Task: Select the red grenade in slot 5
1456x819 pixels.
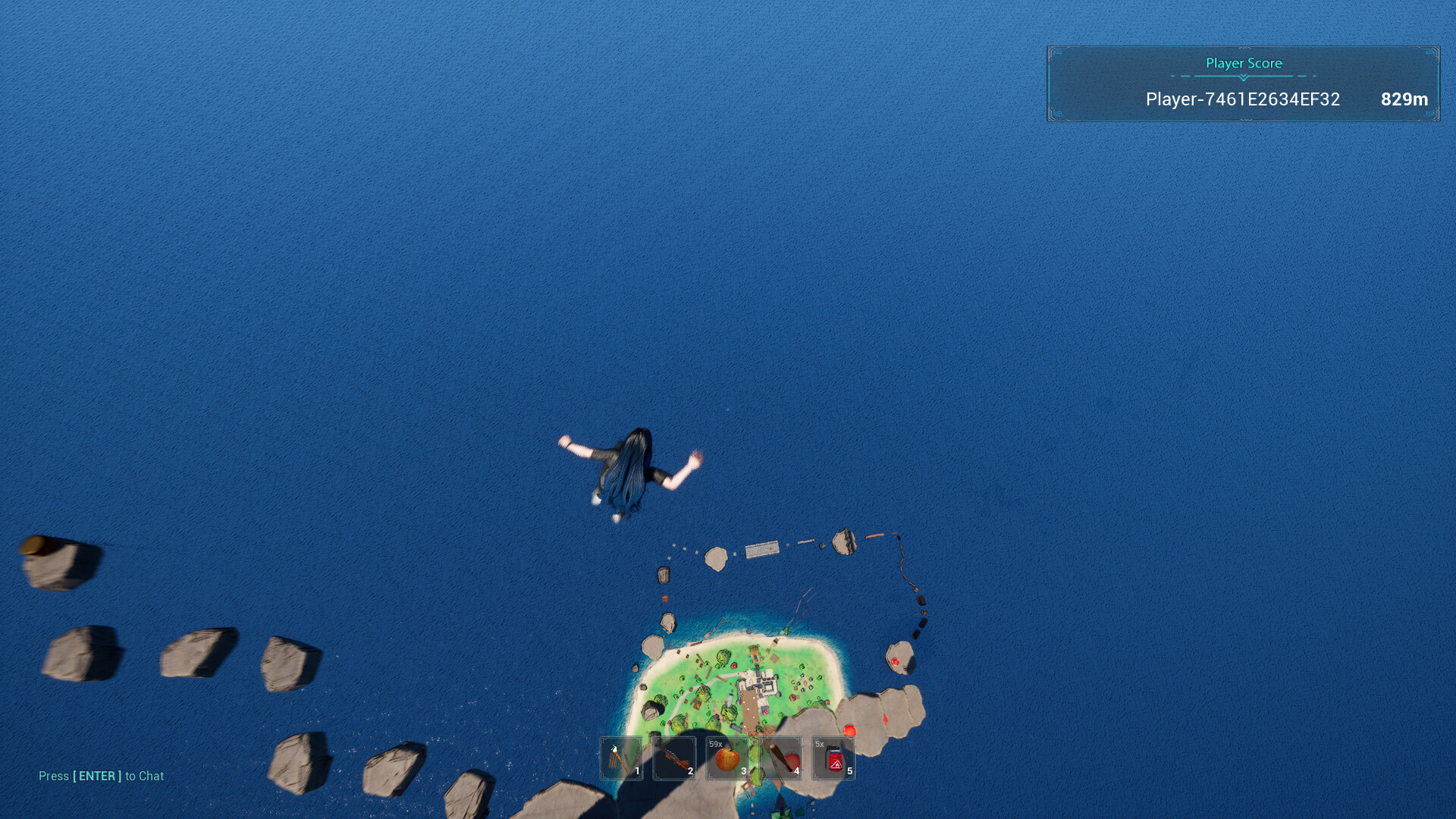Action: (832, 758)
